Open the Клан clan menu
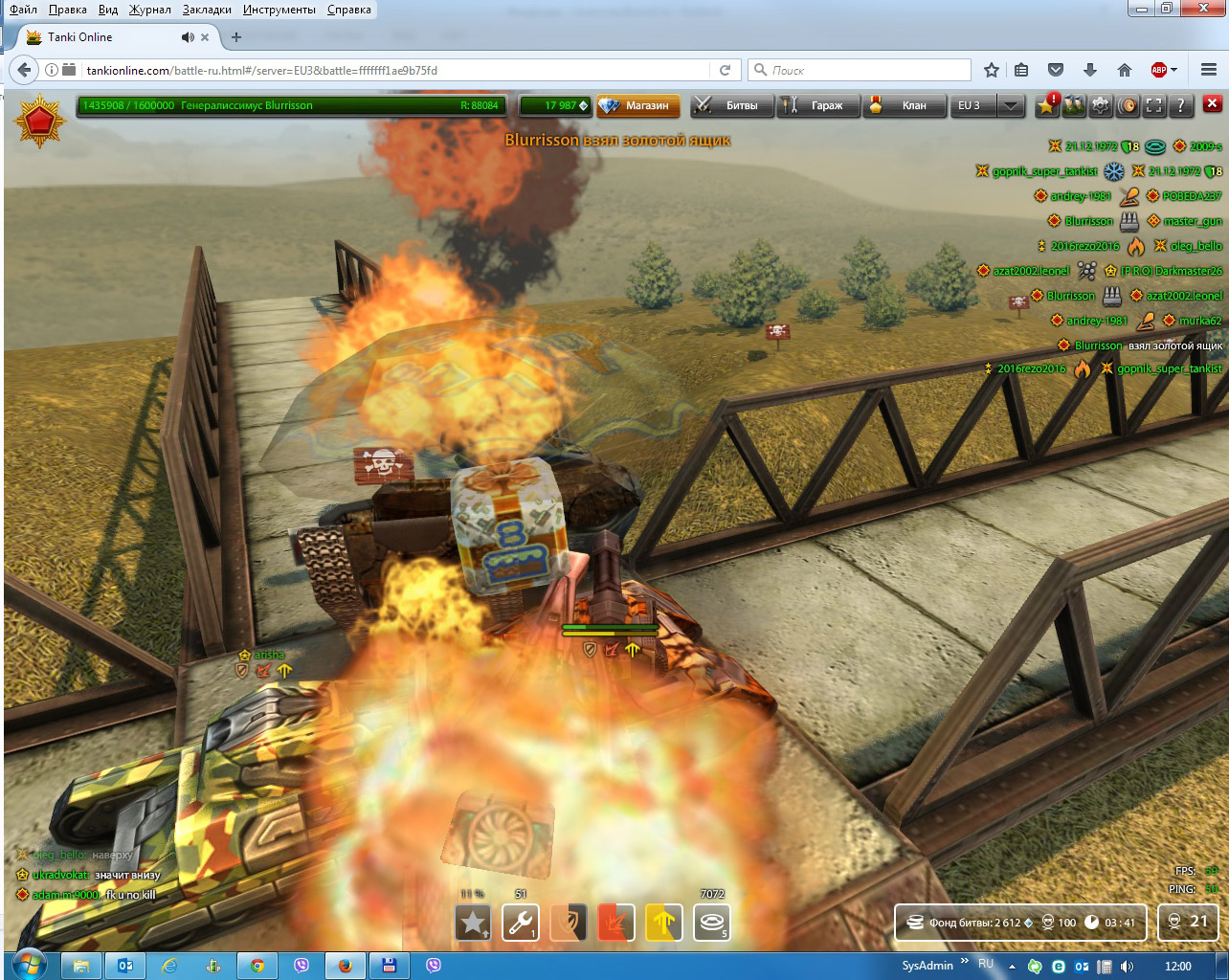Image resolution: width=1229 pixels, height=980 pixels. (x=903, y=105)
